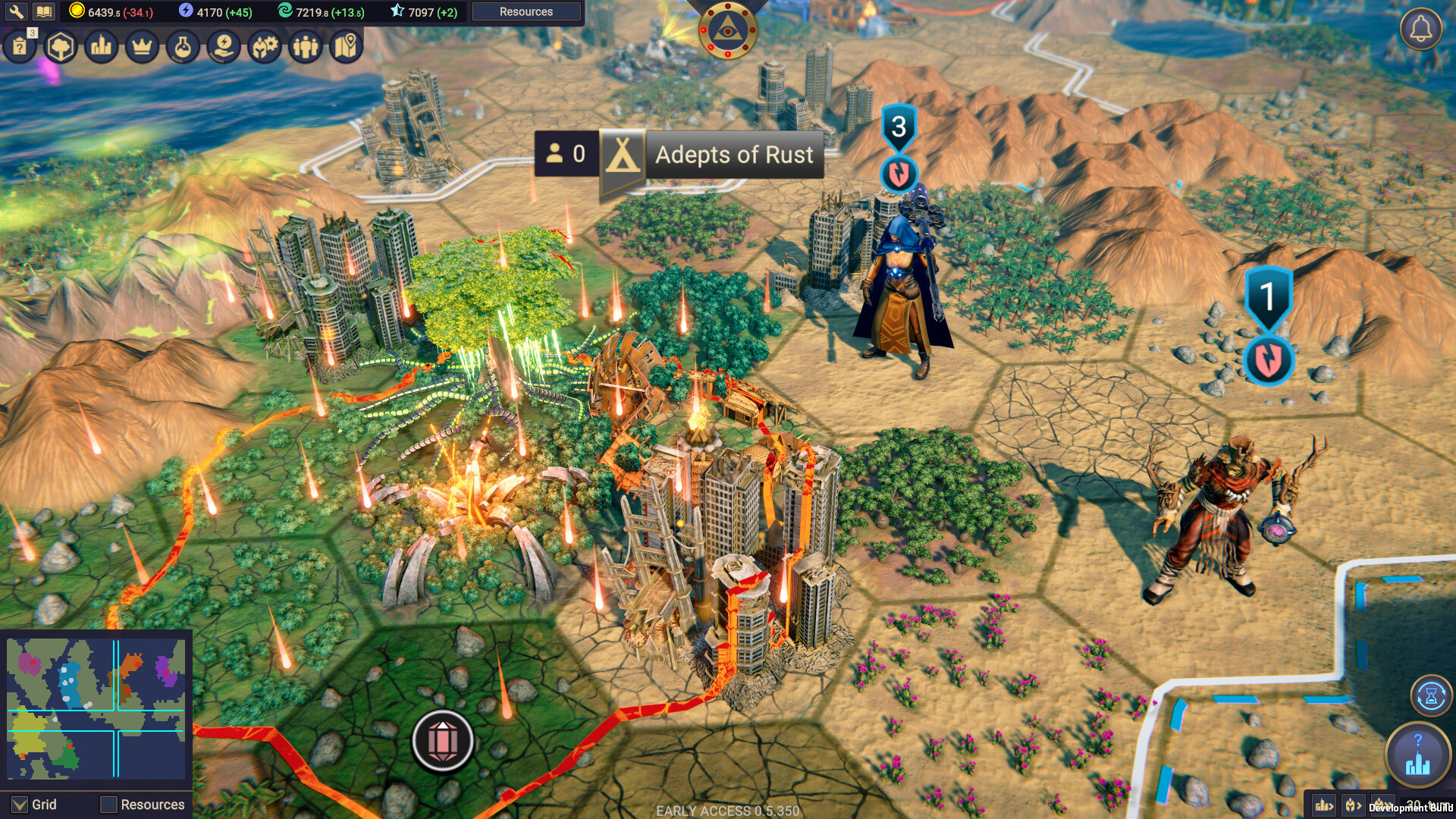Open the map with location pin
The image size is (1456, 819).
pos(346,47)
